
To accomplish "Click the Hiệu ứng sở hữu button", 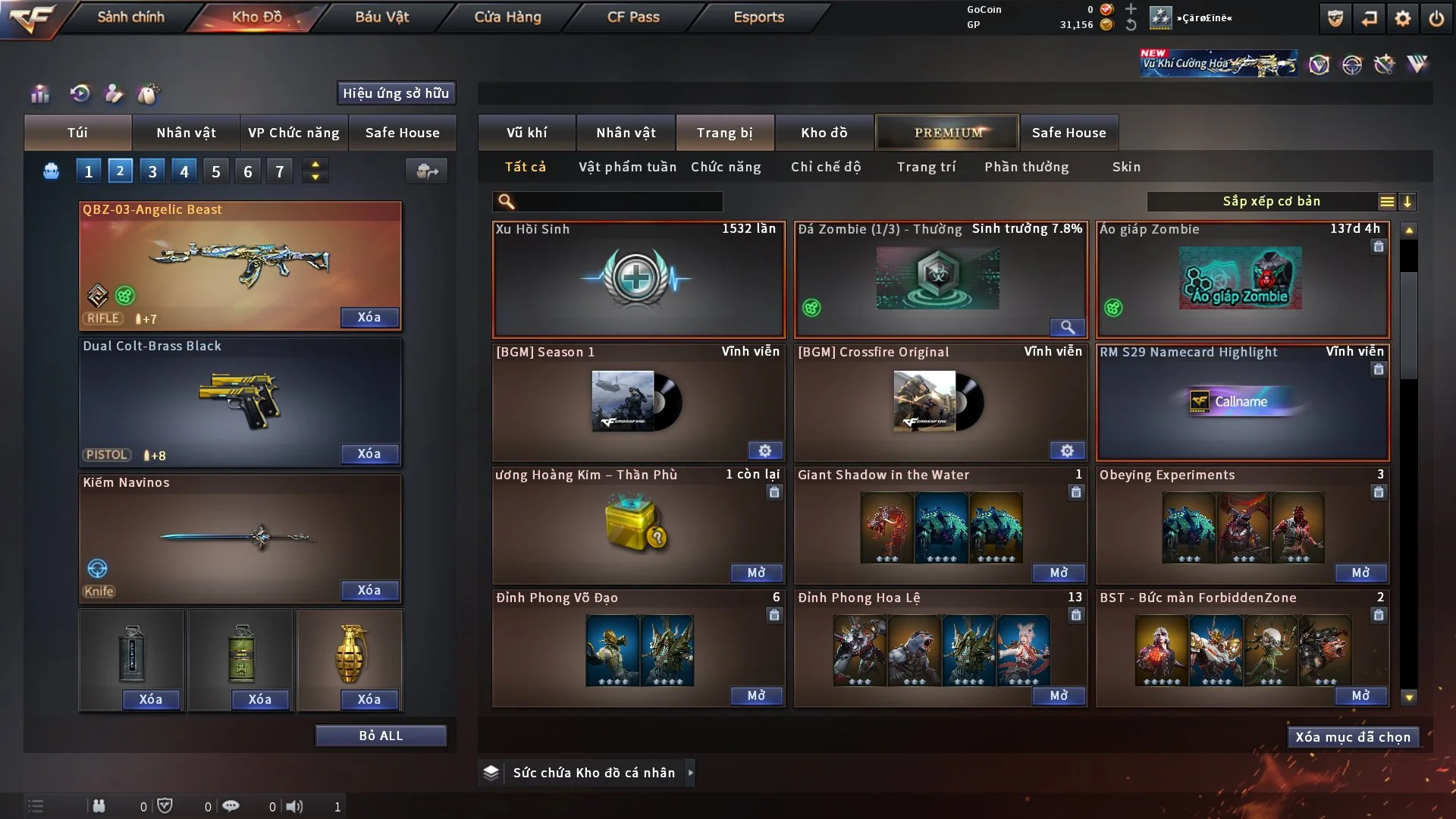I will click(396, 93).
